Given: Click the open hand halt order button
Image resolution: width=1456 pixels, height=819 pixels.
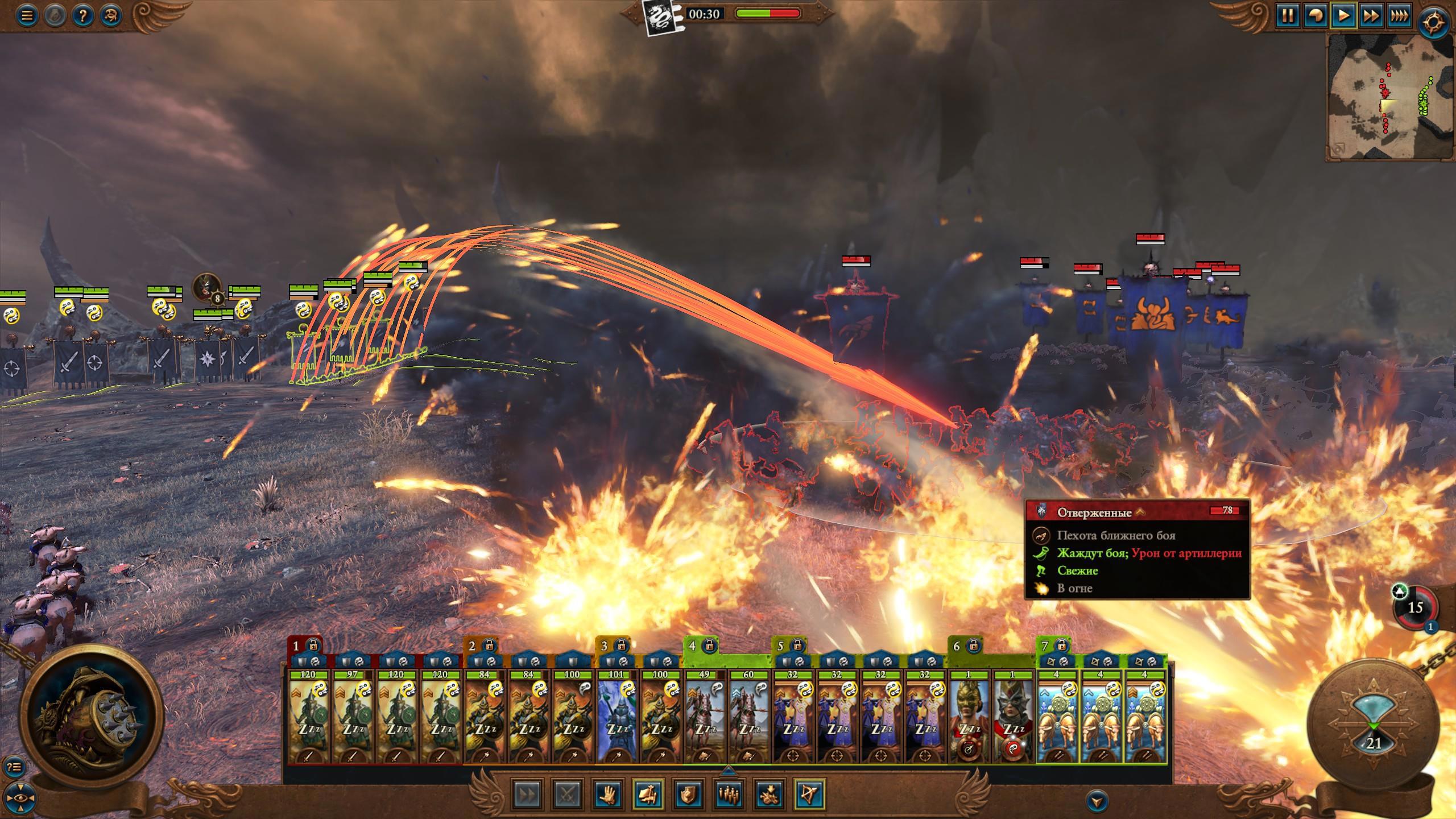Looking at the screenshot, I should point(607,794).
